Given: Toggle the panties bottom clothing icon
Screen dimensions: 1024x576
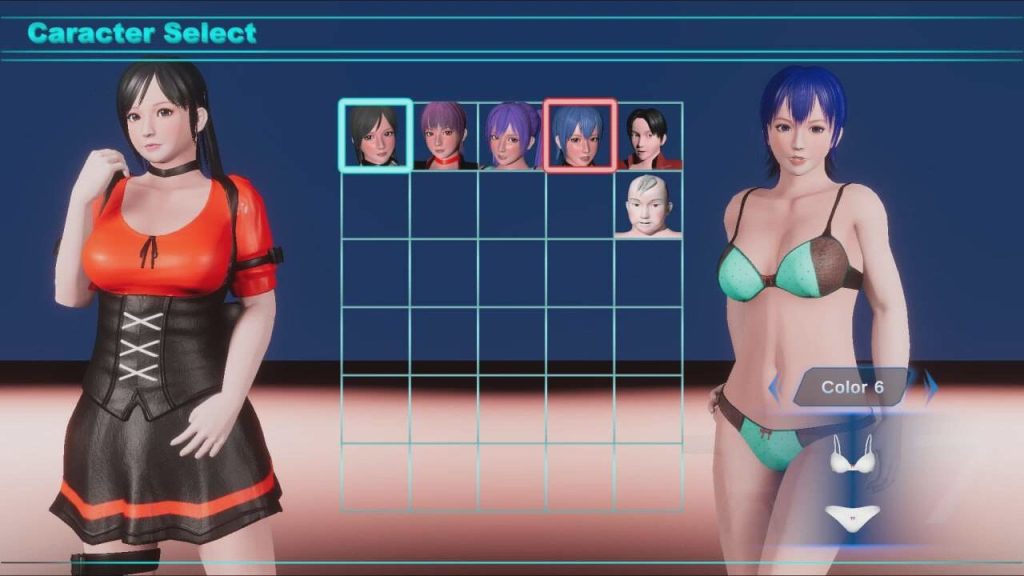Looking at the screenshot, I should pyautogui.click(x=852, y=516).
